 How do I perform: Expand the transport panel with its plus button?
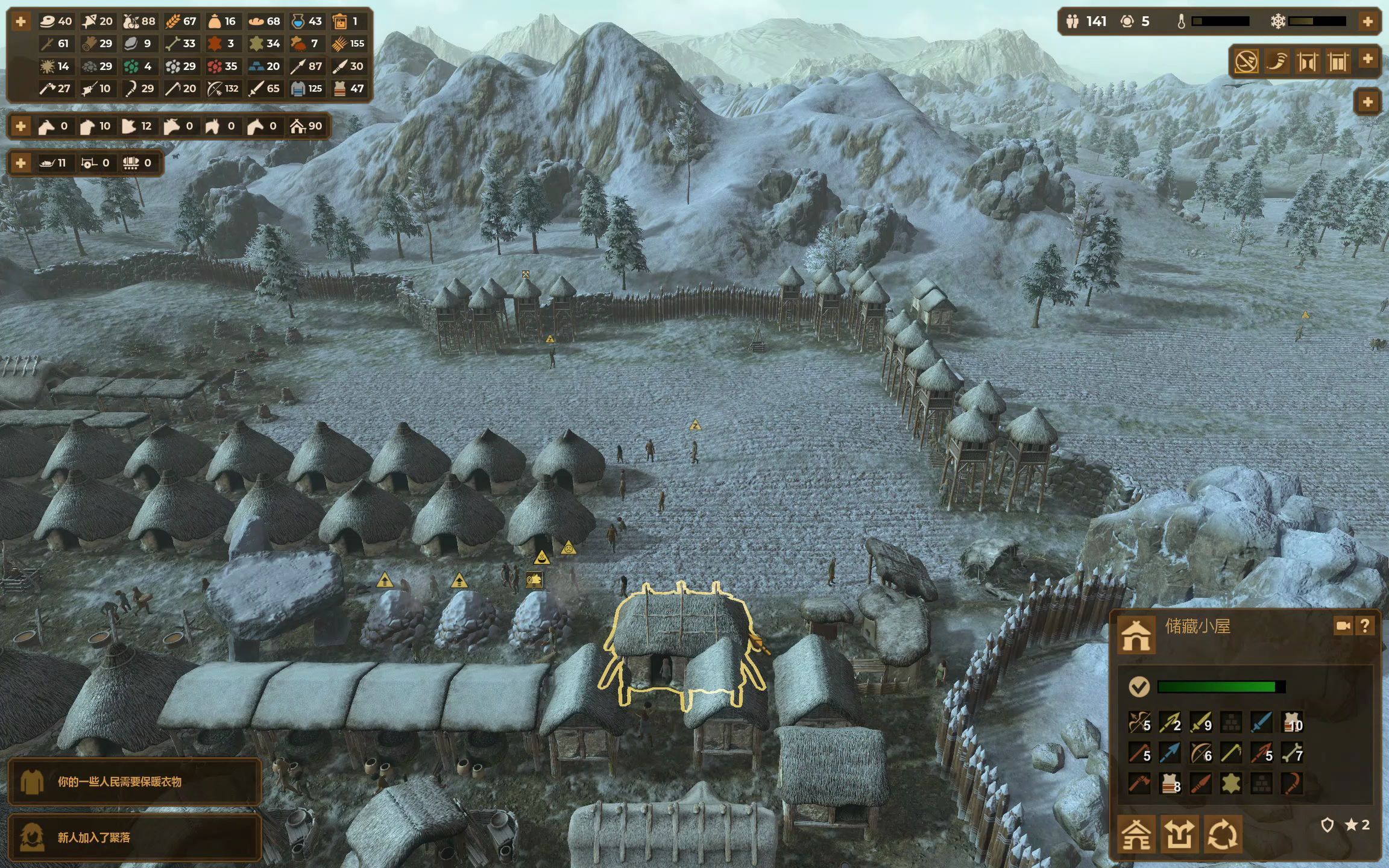20,163
